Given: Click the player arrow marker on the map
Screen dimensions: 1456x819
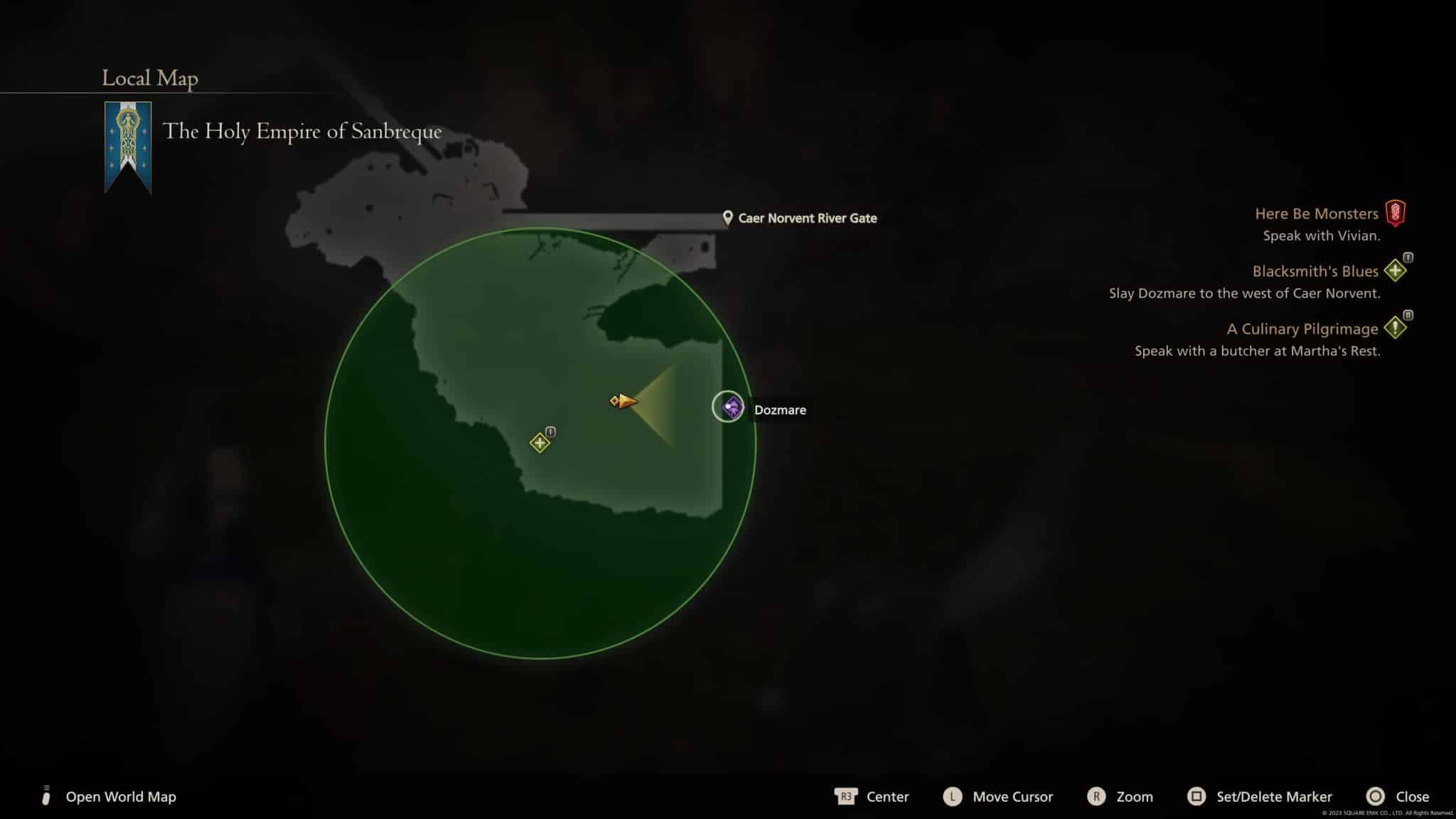Looking at the screenshot, I should 623,401.
